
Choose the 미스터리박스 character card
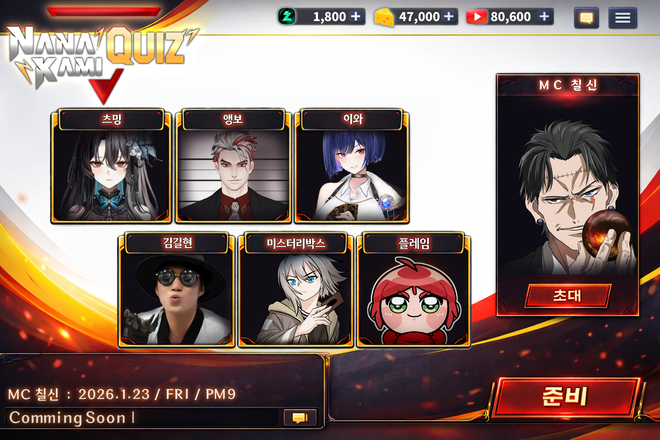click(x=296, y=290)
